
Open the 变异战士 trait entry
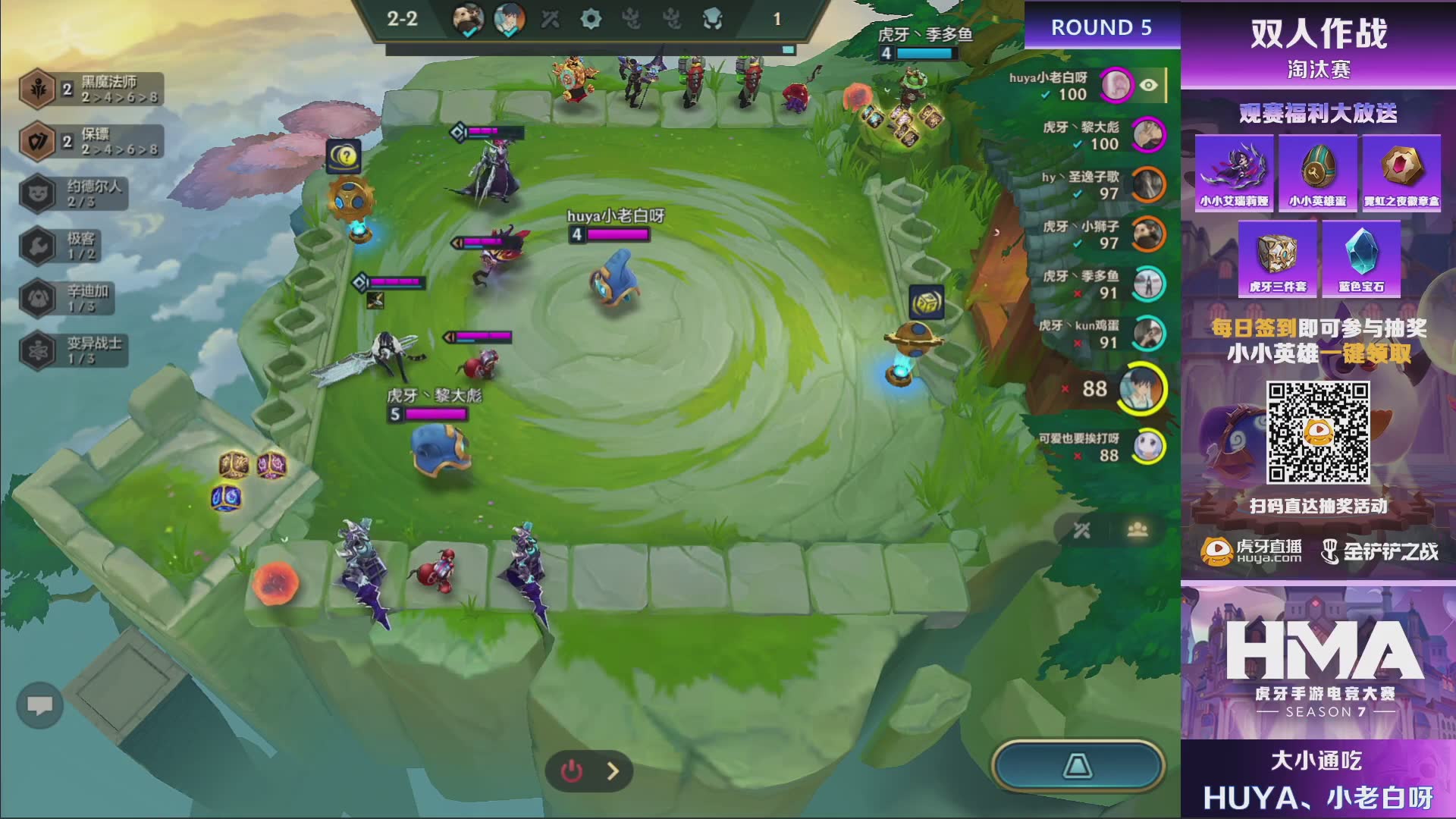pyautogui.click(x=72, y=350)
